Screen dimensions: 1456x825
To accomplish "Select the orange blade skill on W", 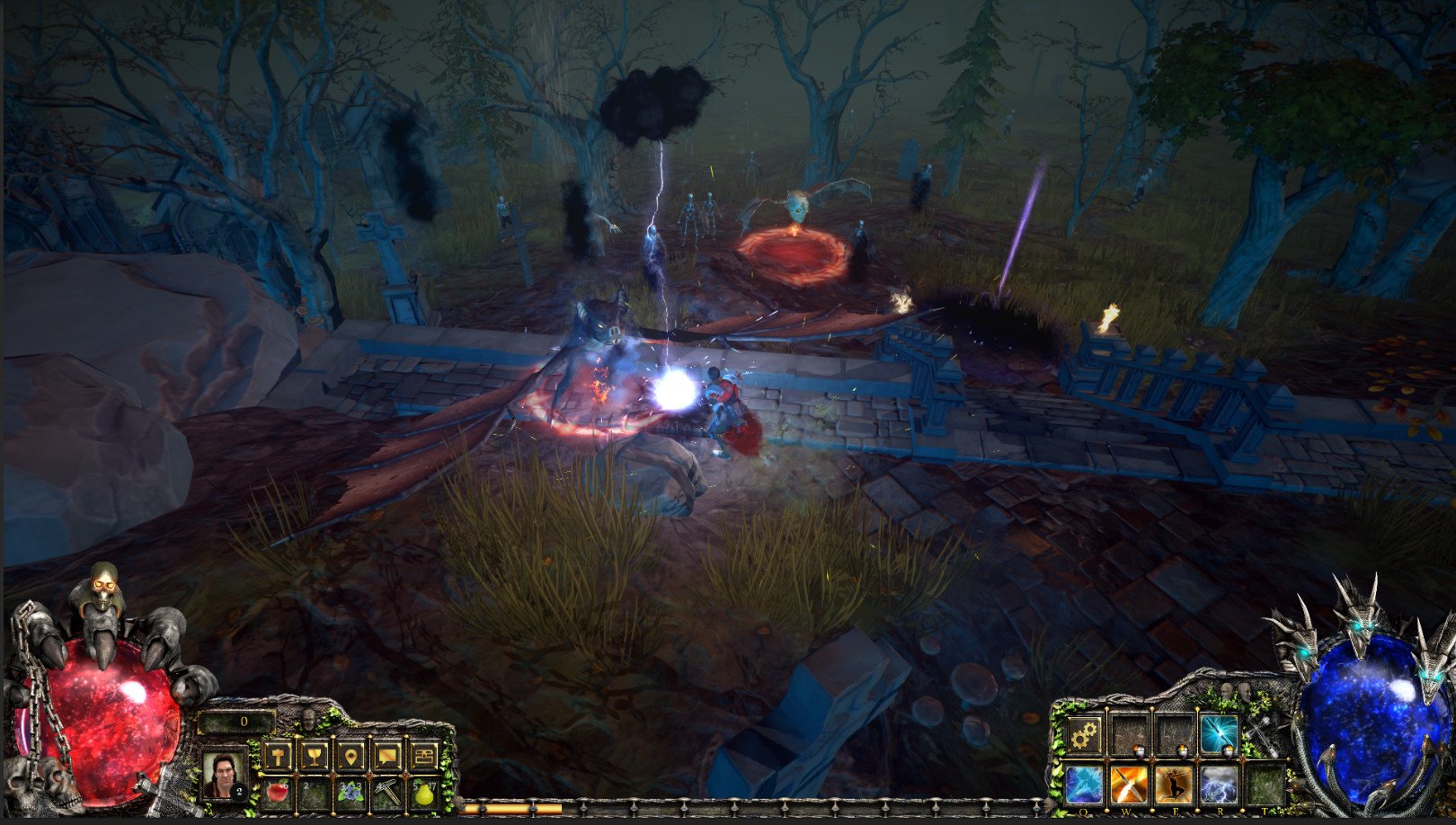I will [1127, 785].
